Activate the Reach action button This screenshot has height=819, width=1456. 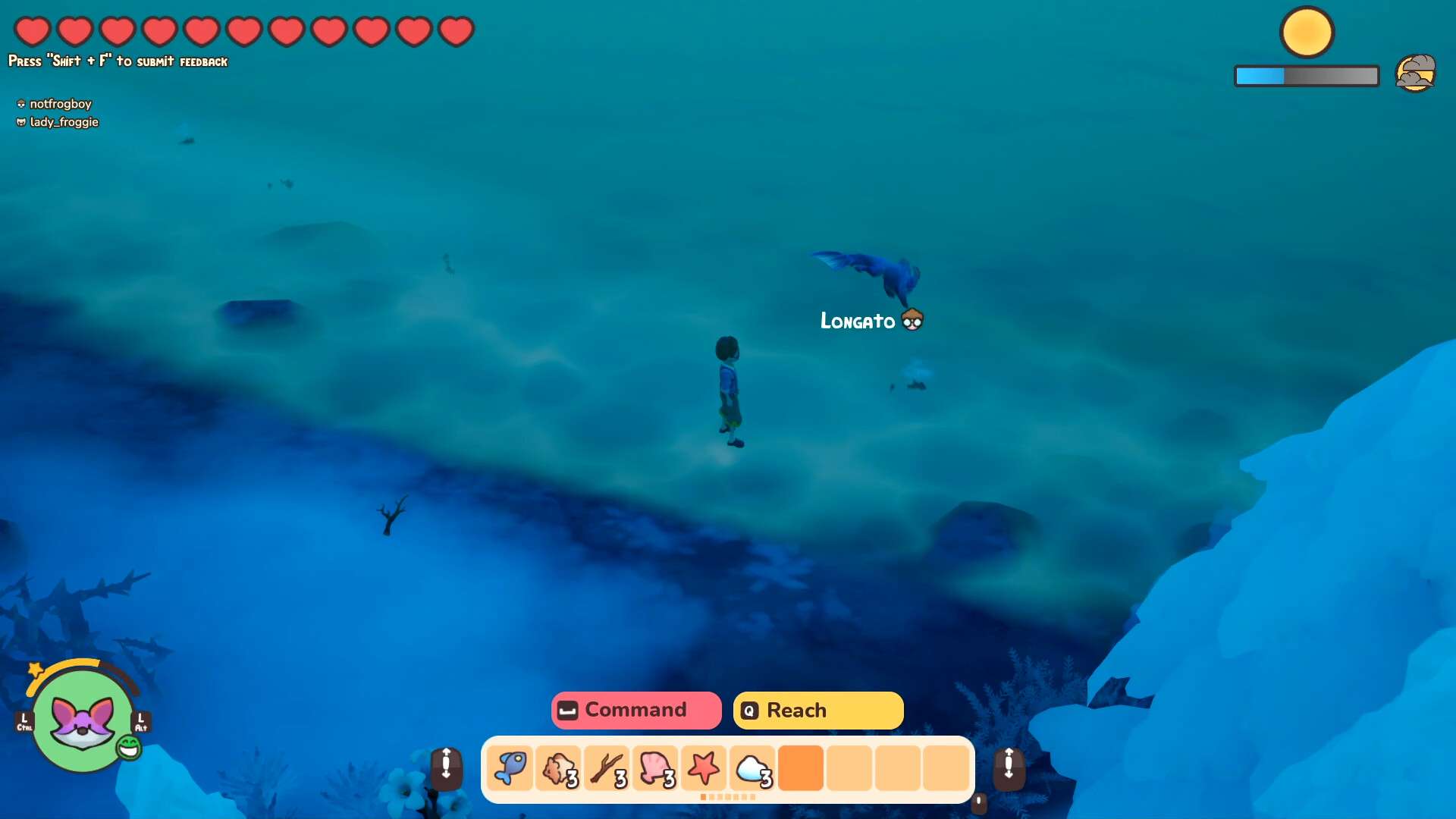(x=817, y=710)
